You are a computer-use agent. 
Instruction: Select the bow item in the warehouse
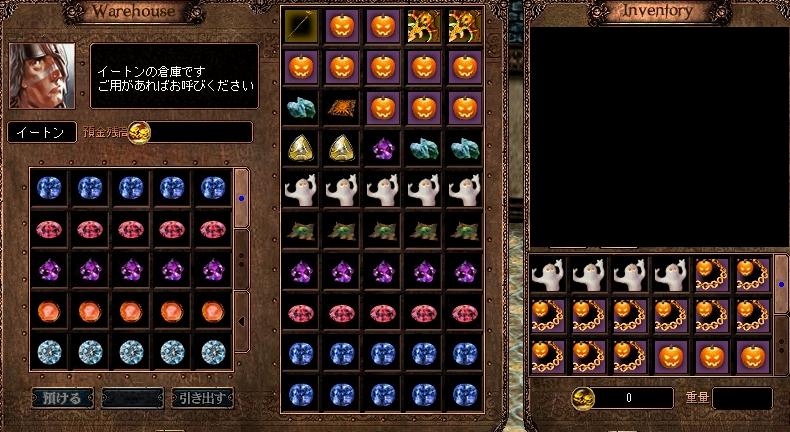[x=300, y=24]
